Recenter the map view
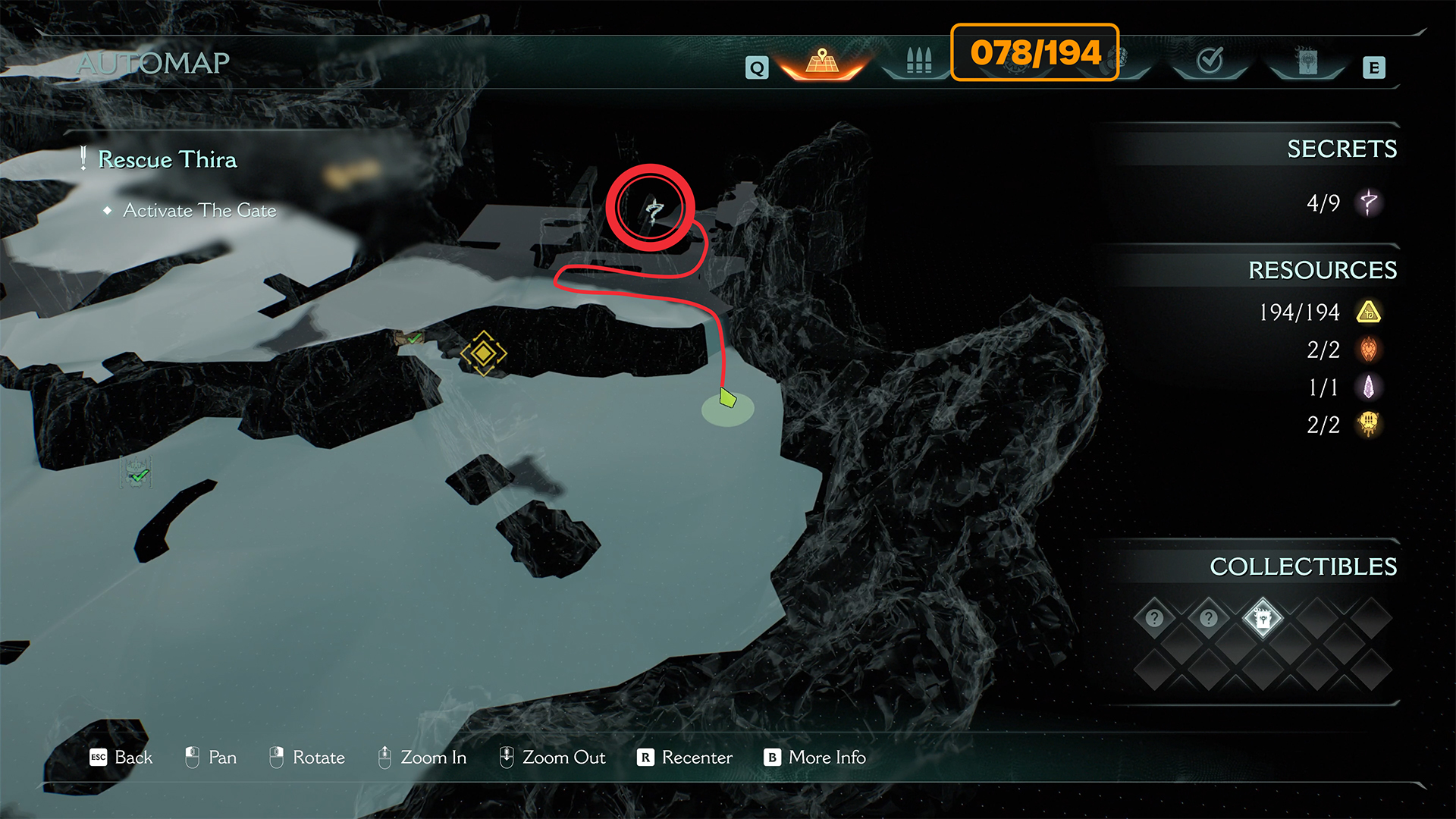The image size is (1456, 819). click(x=685, y=758)
